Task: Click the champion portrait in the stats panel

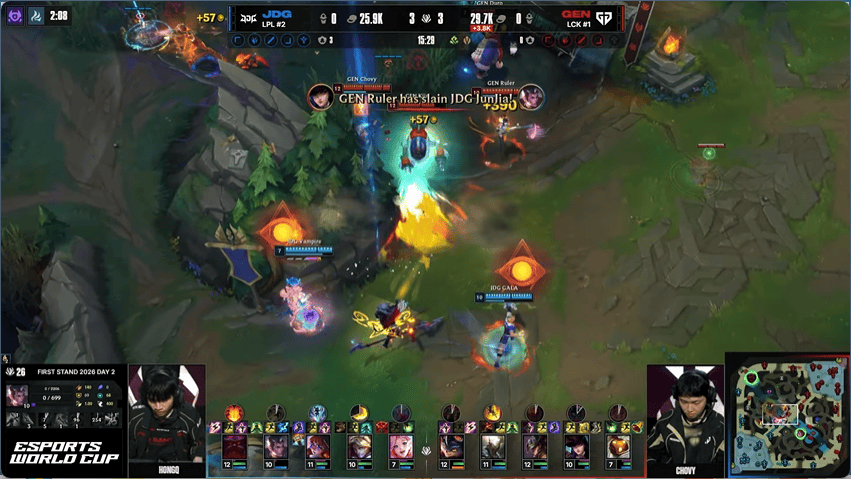Action: (18, 396)
